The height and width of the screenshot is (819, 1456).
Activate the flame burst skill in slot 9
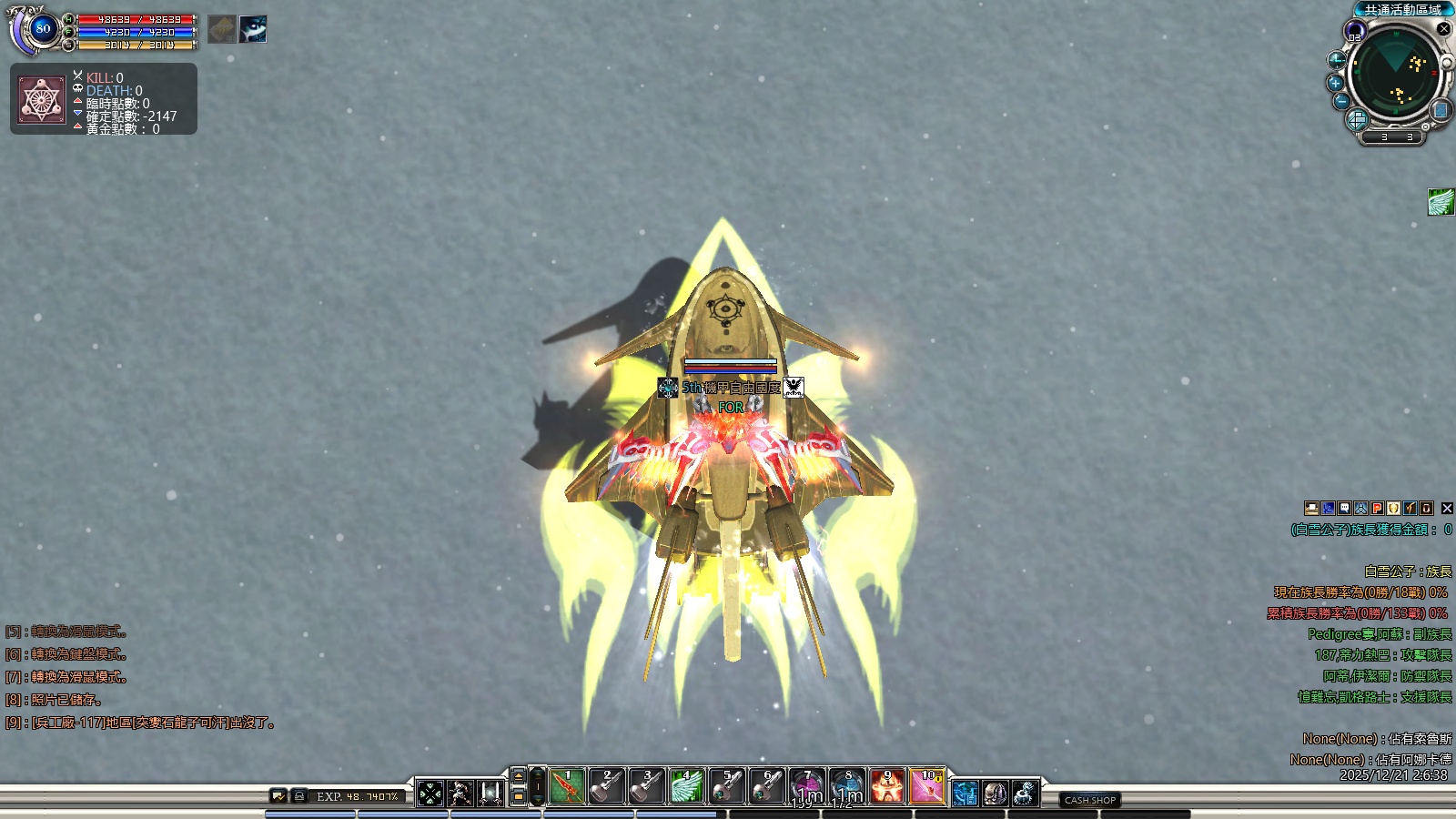[887, 787]
